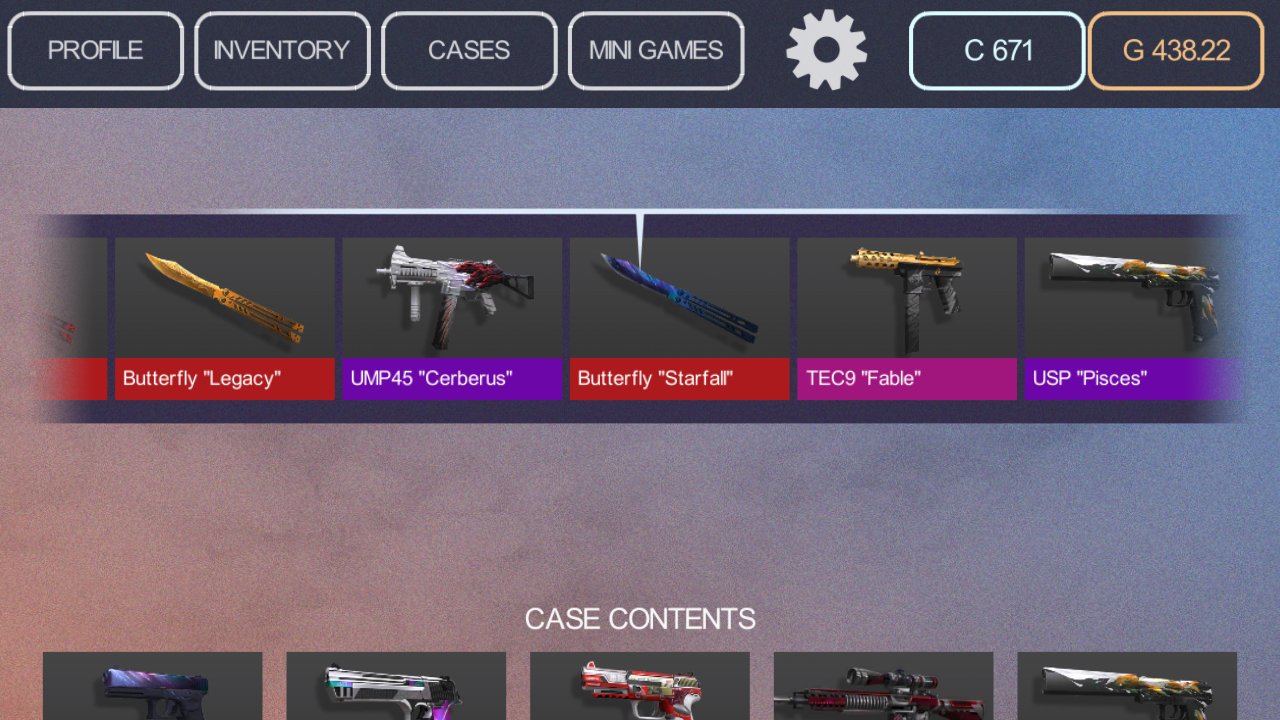Screen dimensions: 1280x720
Task: Click the CASE CONTENTS heading
Action: 640,618
